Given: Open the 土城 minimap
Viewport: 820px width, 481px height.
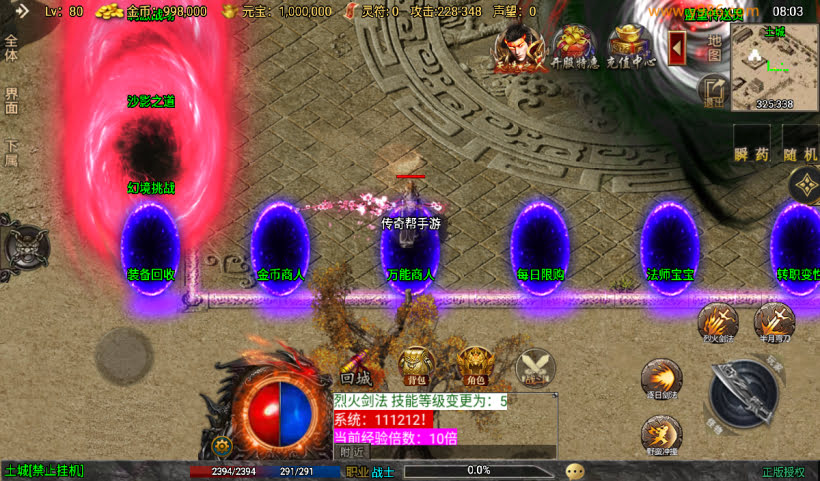Looking at the screenshot, I should tap(774, 66).
